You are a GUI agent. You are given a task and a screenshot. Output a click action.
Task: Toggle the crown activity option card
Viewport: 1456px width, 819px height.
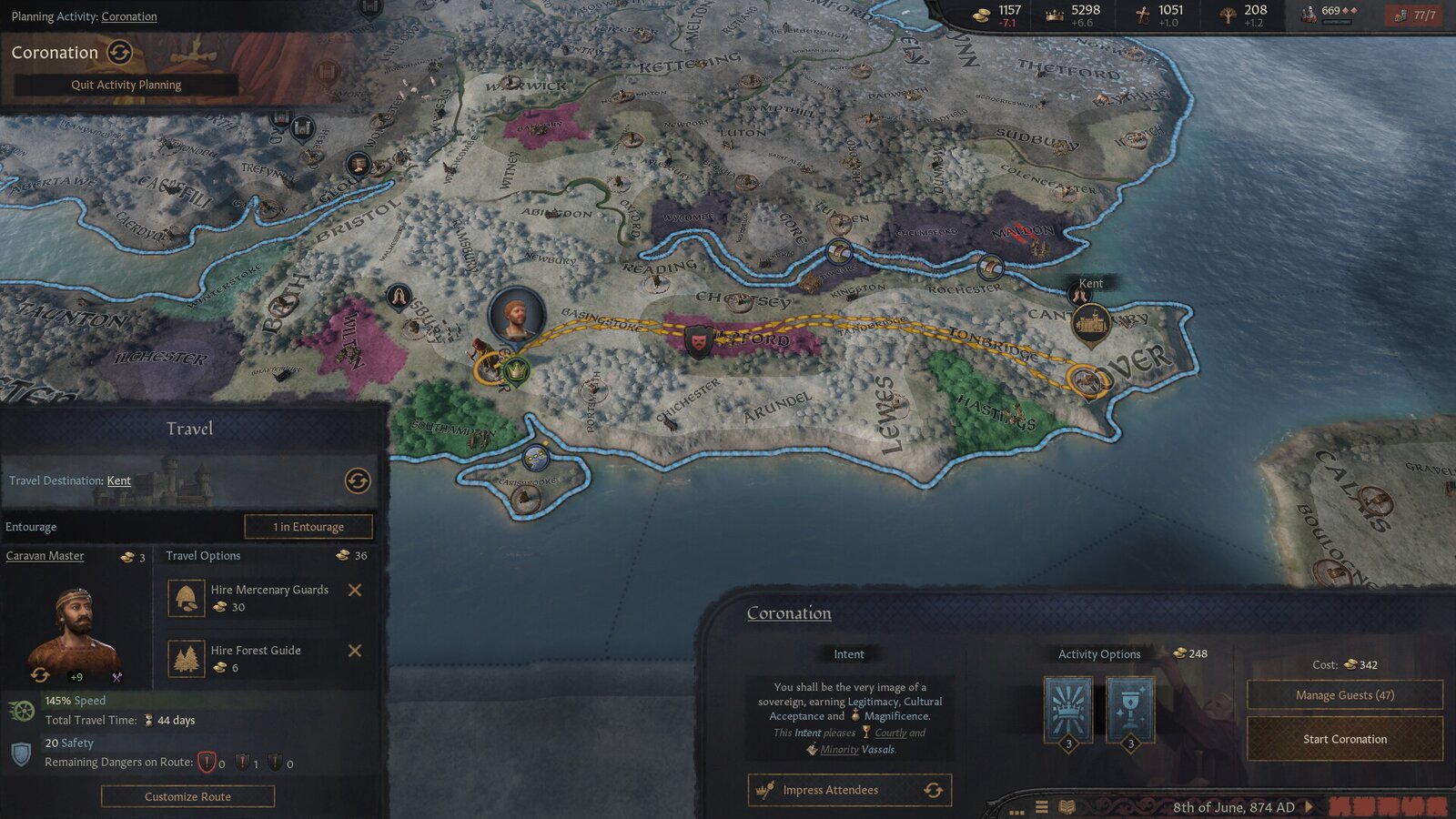[x=1066, y=708]
